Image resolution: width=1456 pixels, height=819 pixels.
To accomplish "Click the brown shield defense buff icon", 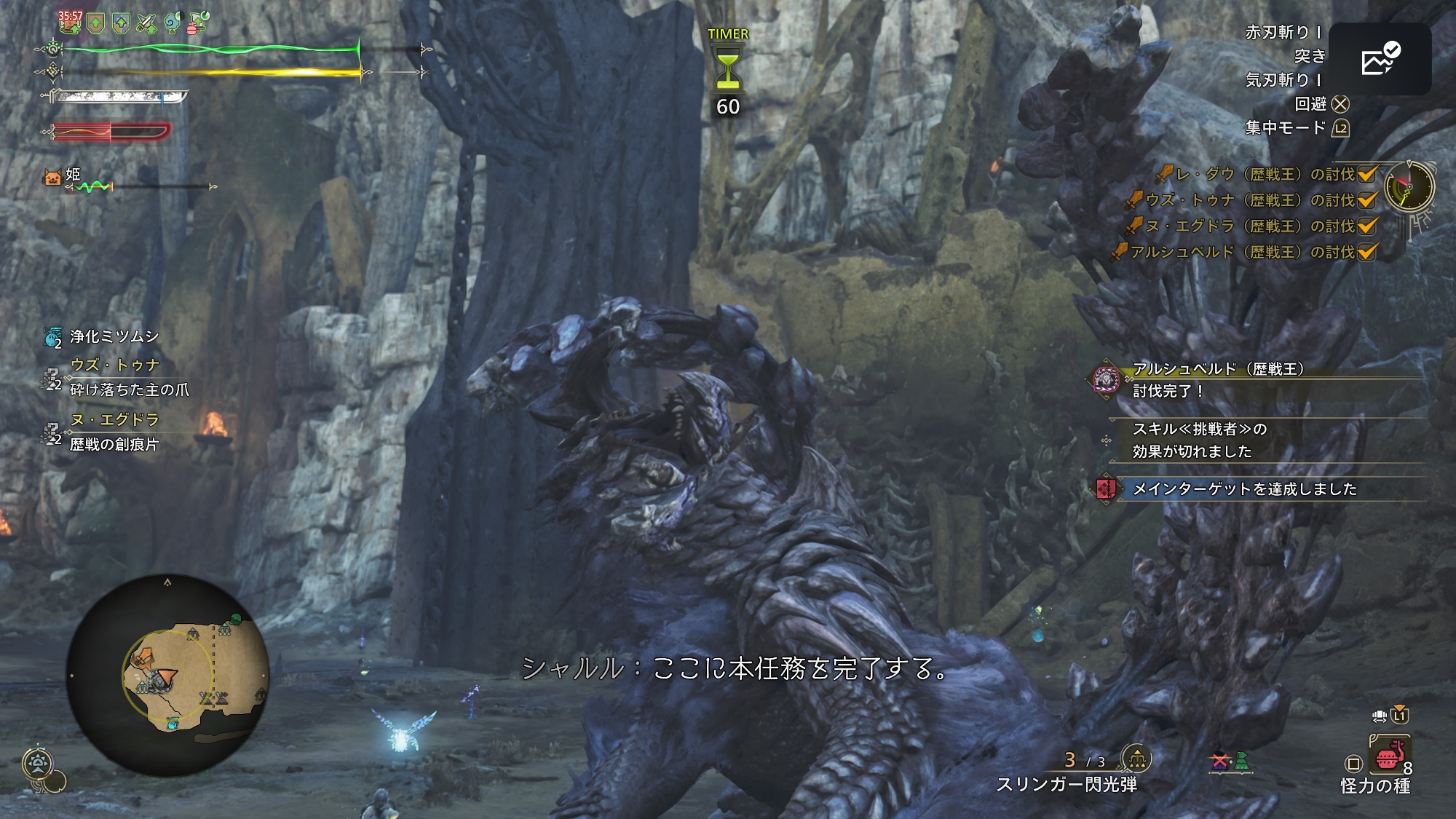I will tap(95, 25).
